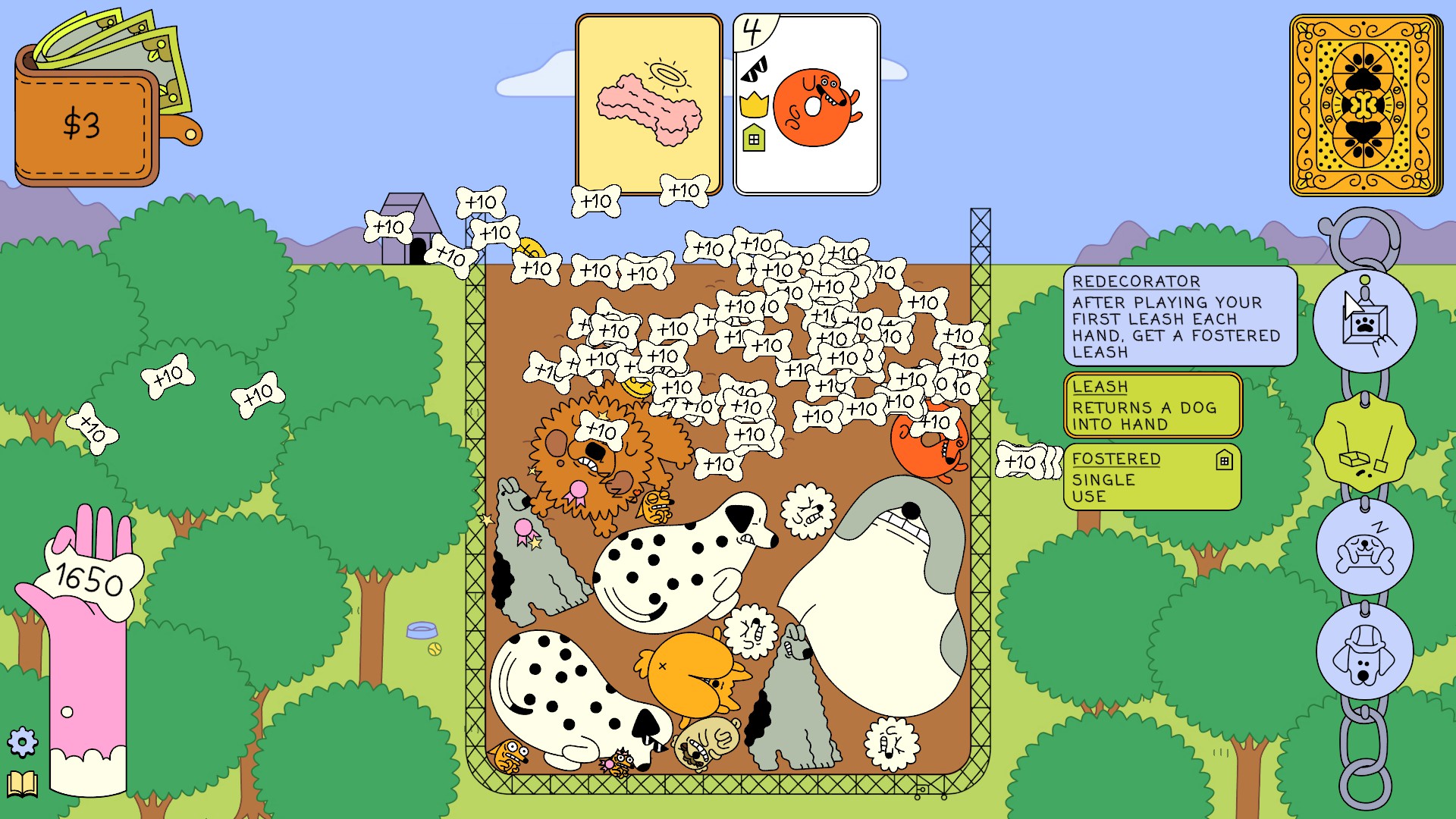Click the REDECORATOR underlined title text
1456x819 pixels.
pos(1135,281)
